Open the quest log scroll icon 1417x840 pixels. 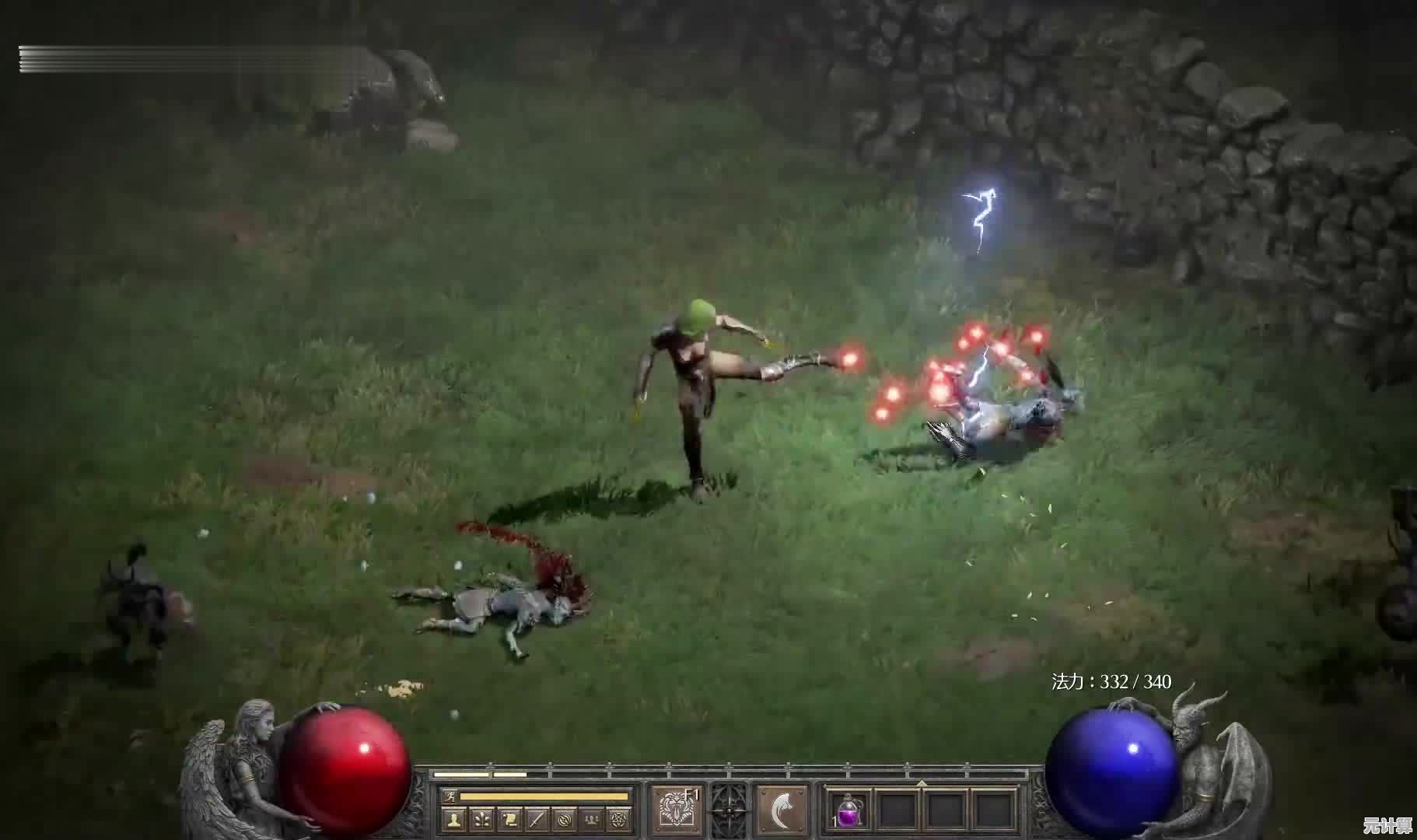(509, 818)
